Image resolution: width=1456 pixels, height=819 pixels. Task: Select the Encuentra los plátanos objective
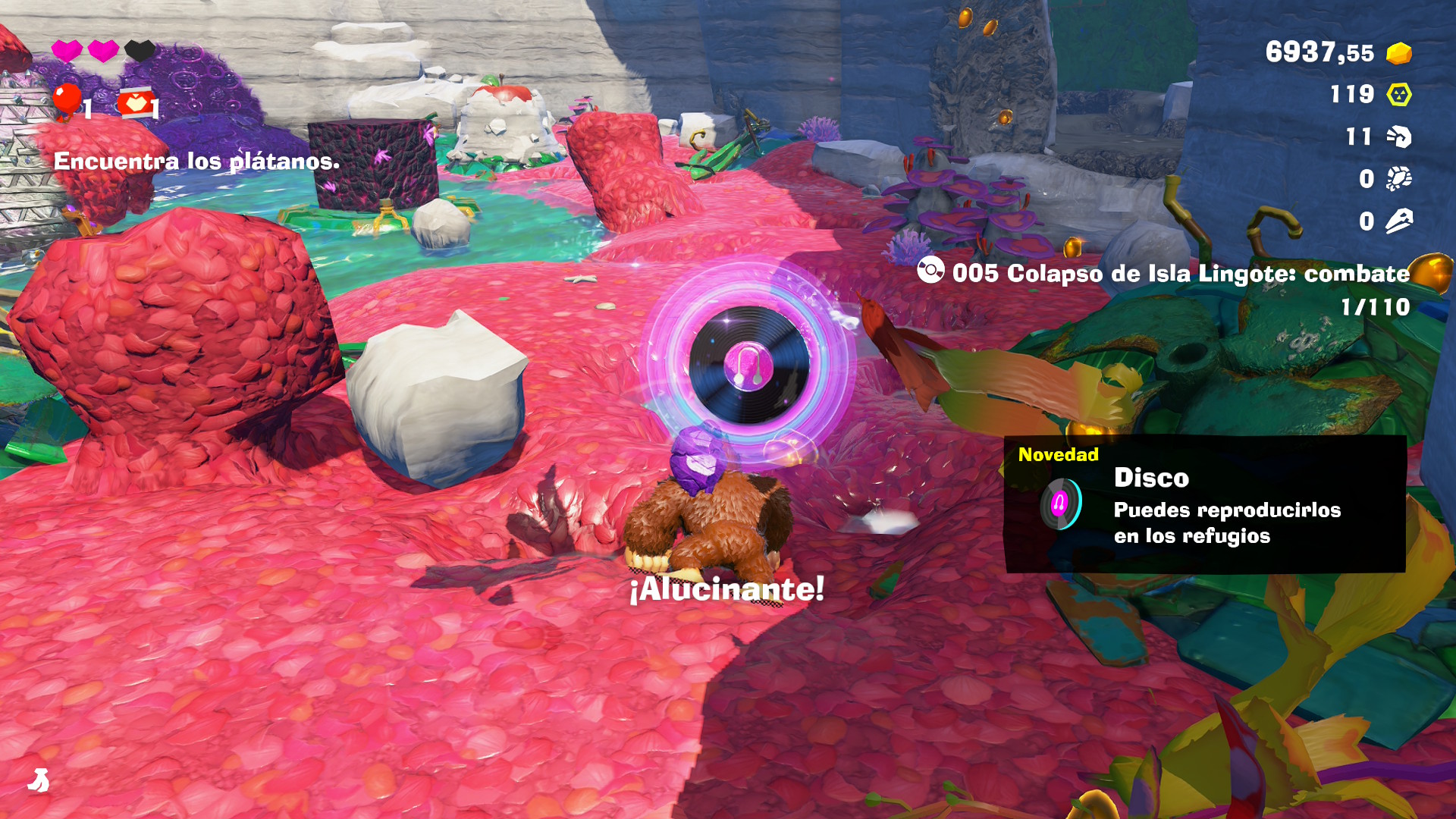pos(196,162)
